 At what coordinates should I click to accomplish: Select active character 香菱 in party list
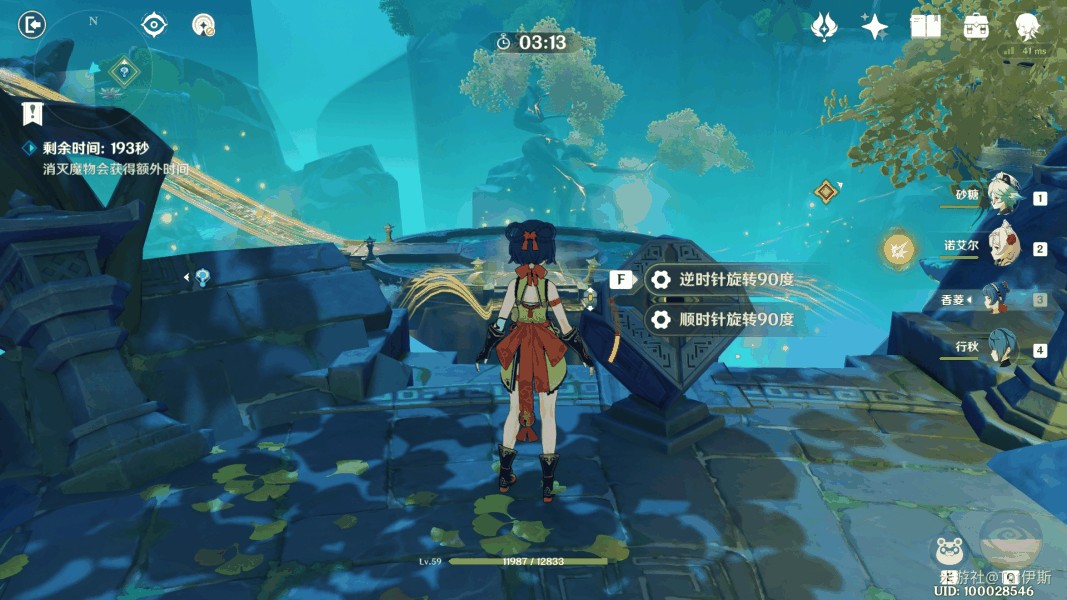[x=1000, y=298]
